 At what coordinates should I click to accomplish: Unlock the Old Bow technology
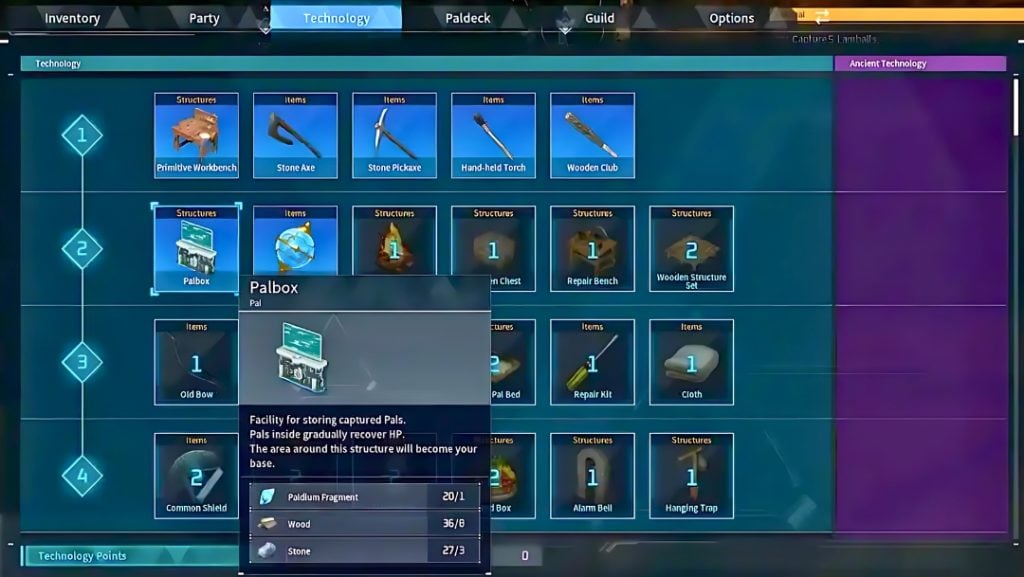coord(196,362)
